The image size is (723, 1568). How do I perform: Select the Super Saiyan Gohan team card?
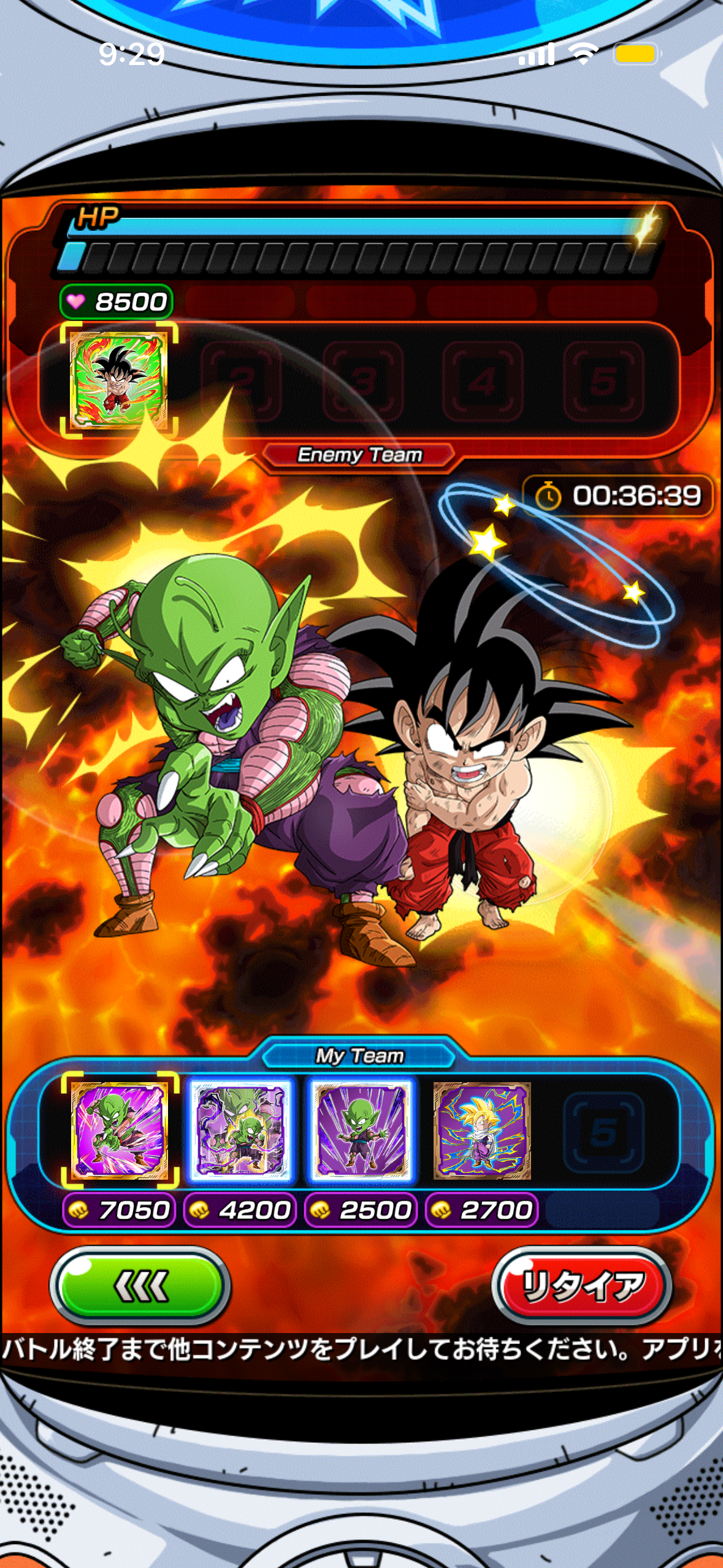point(482,1130)
